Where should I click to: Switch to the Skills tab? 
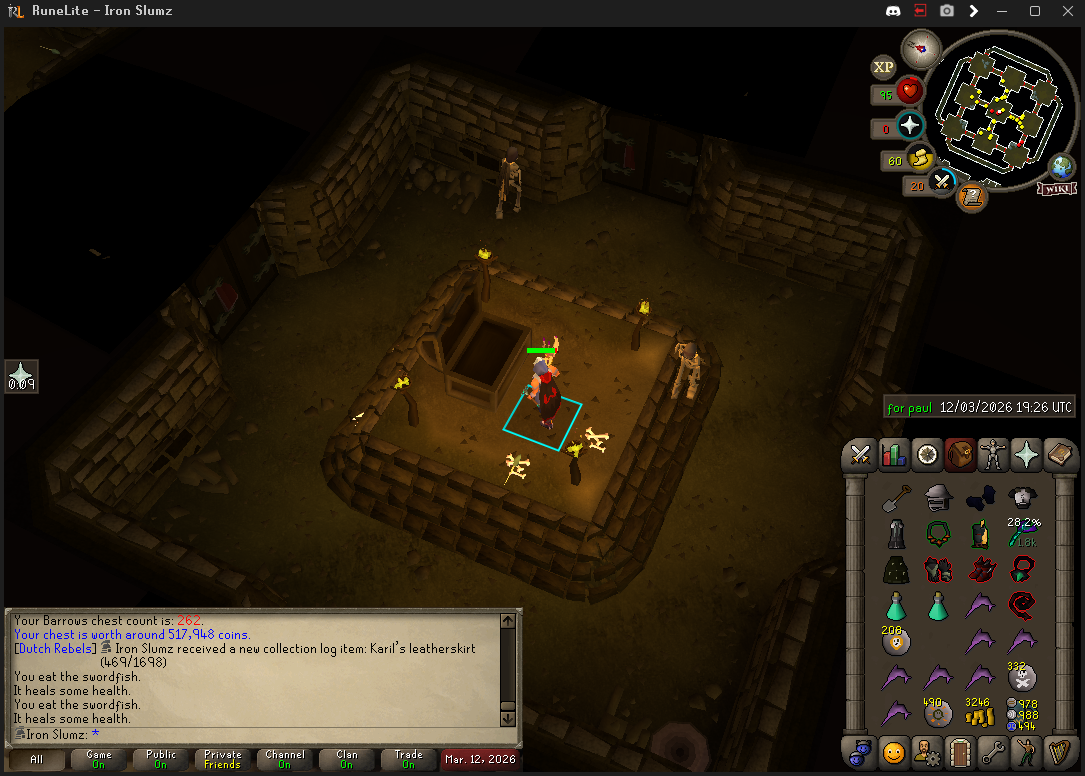(x=893, y=455)
